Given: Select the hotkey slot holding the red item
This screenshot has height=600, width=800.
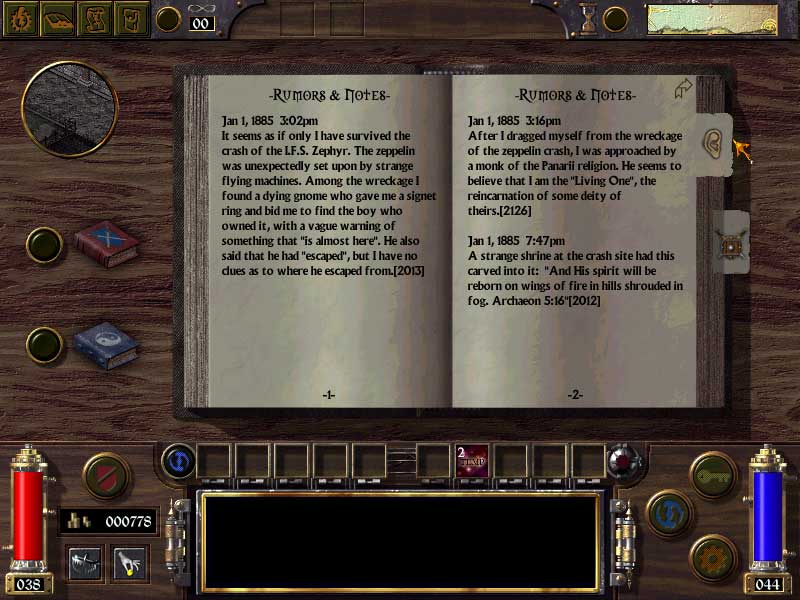Looking at the screenshot, I should click(471, 460).
